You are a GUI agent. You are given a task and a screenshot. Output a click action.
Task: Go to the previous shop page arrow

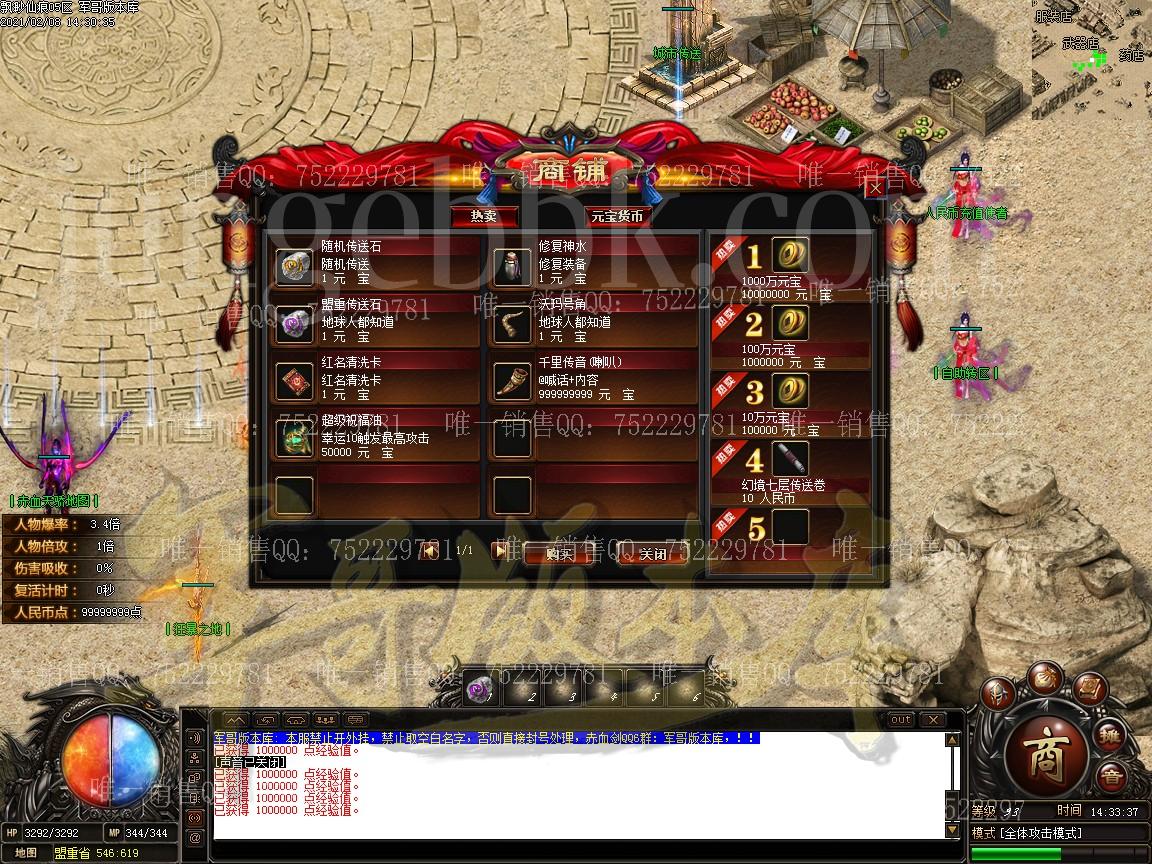point(430,550)
